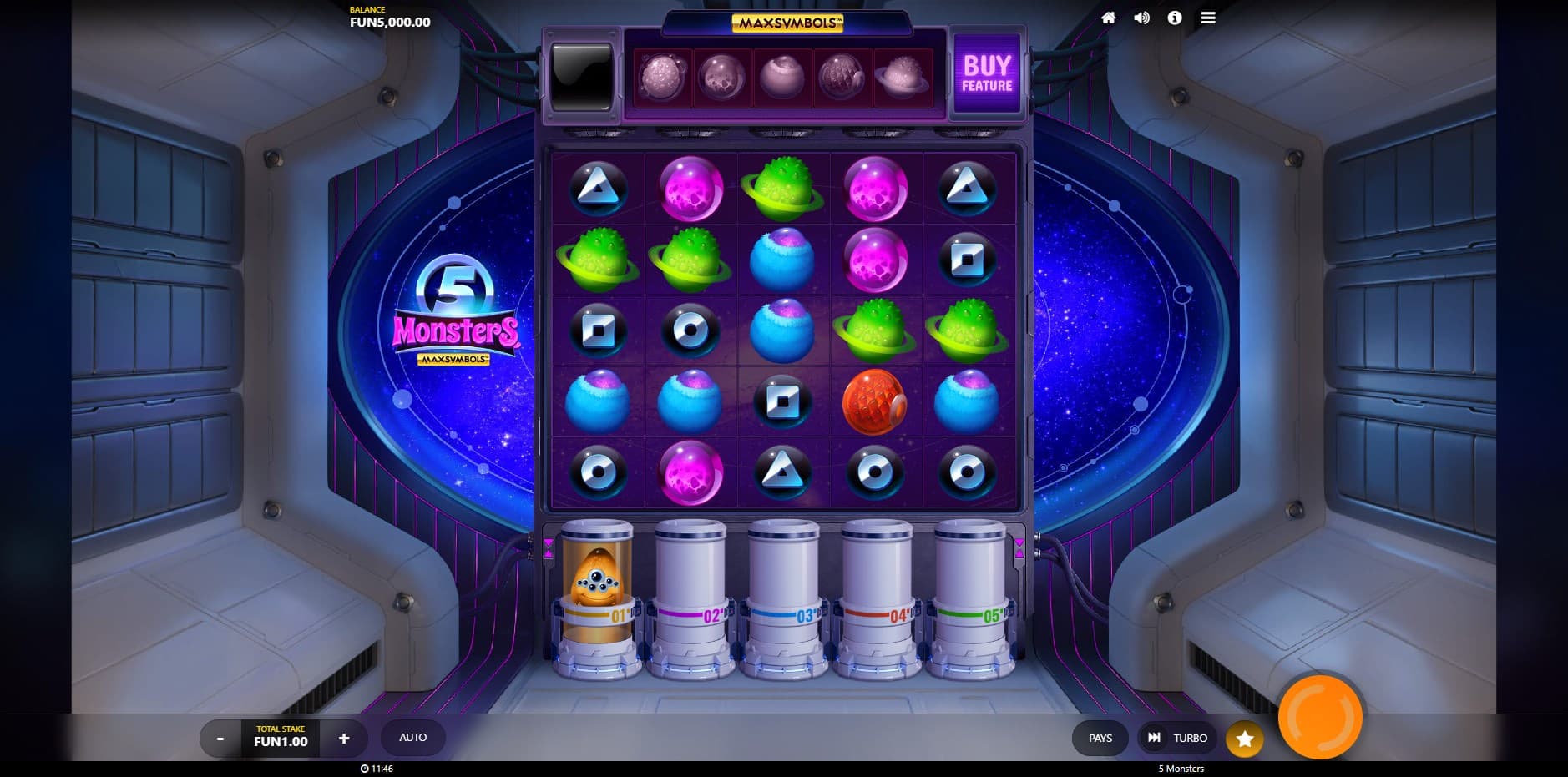Click the gold star favourite button

1244,739
